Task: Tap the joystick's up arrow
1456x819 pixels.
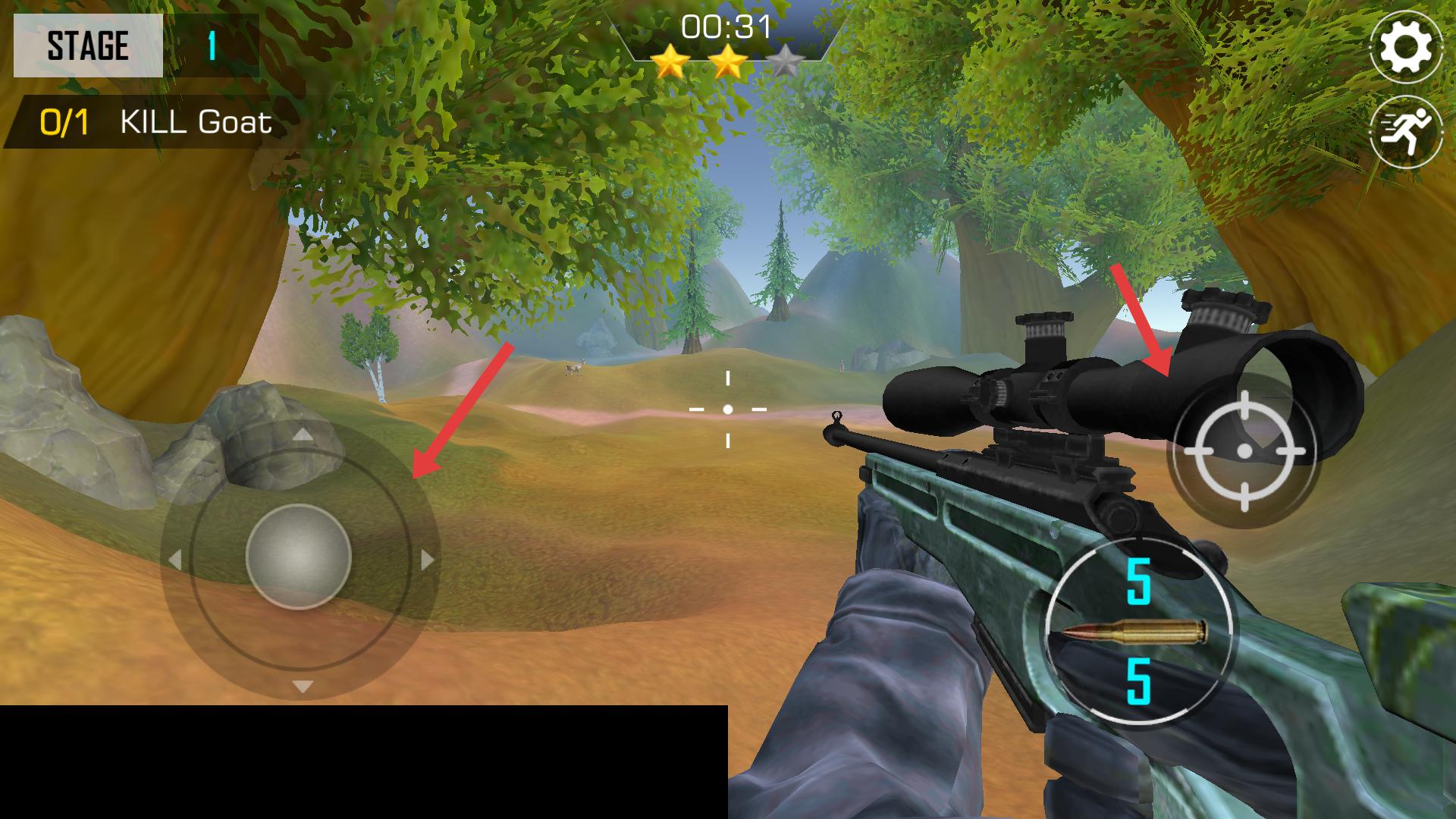Action: tap(303, 435)
